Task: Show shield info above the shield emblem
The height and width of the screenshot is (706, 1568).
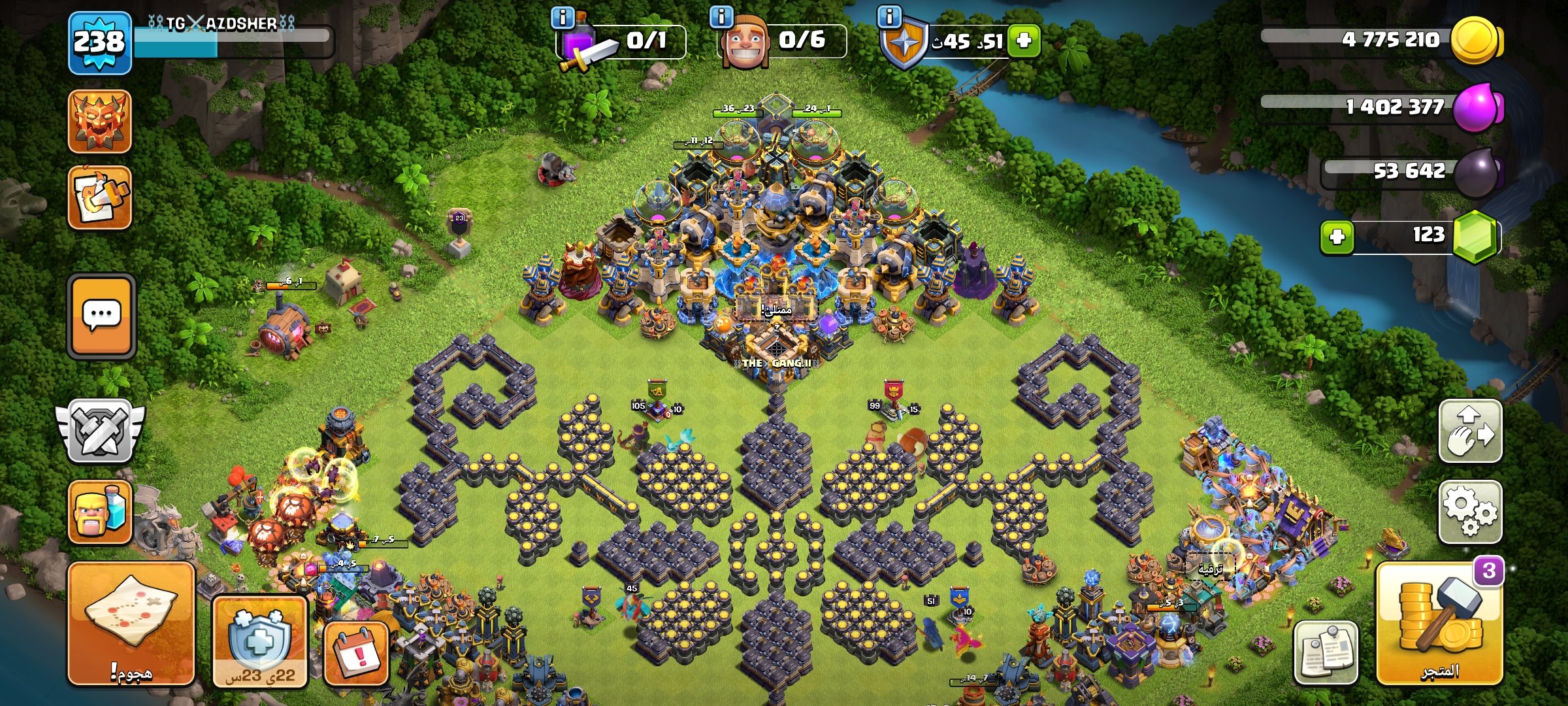Action: (889, 17)
